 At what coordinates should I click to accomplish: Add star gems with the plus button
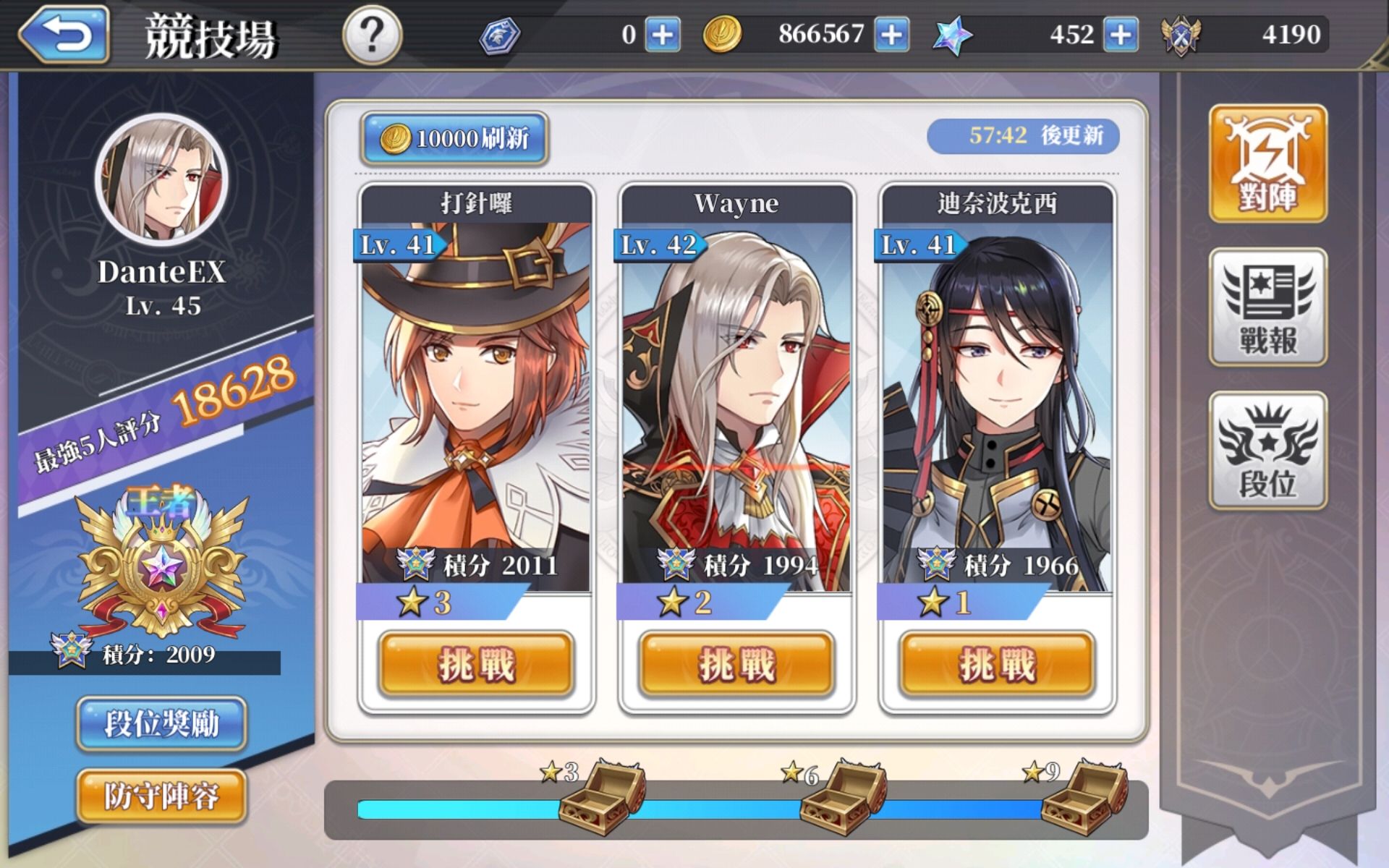pos(1120,35)
